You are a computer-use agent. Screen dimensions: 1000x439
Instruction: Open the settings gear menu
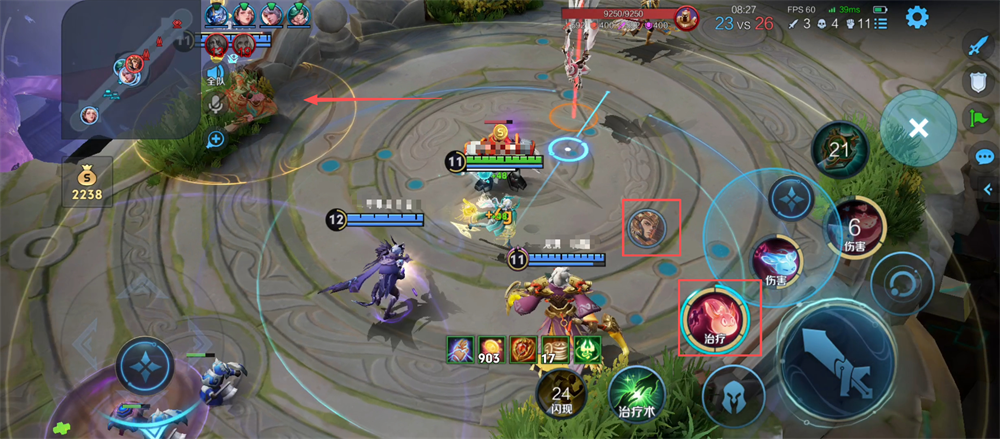pyautogui.click(x=916, y=17)
